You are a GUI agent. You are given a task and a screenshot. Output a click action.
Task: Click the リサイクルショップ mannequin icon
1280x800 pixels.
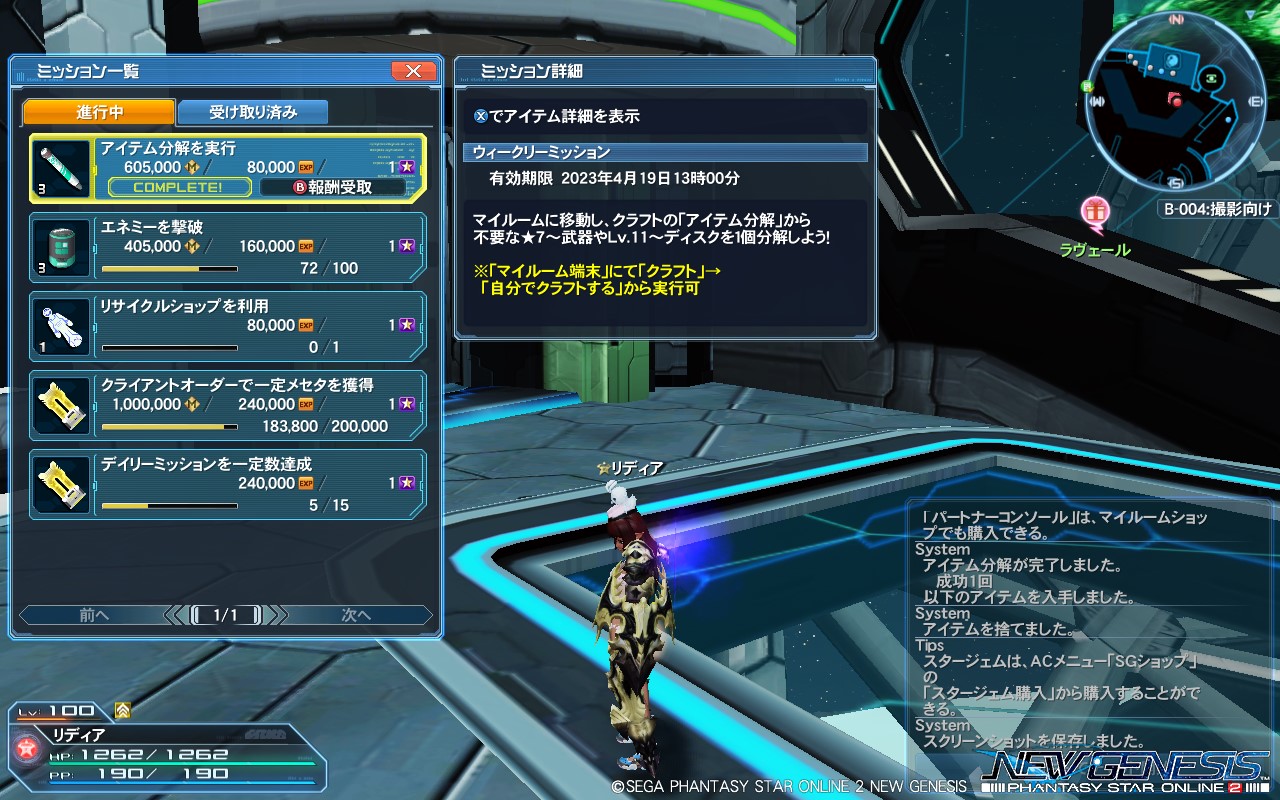point(61,324)
